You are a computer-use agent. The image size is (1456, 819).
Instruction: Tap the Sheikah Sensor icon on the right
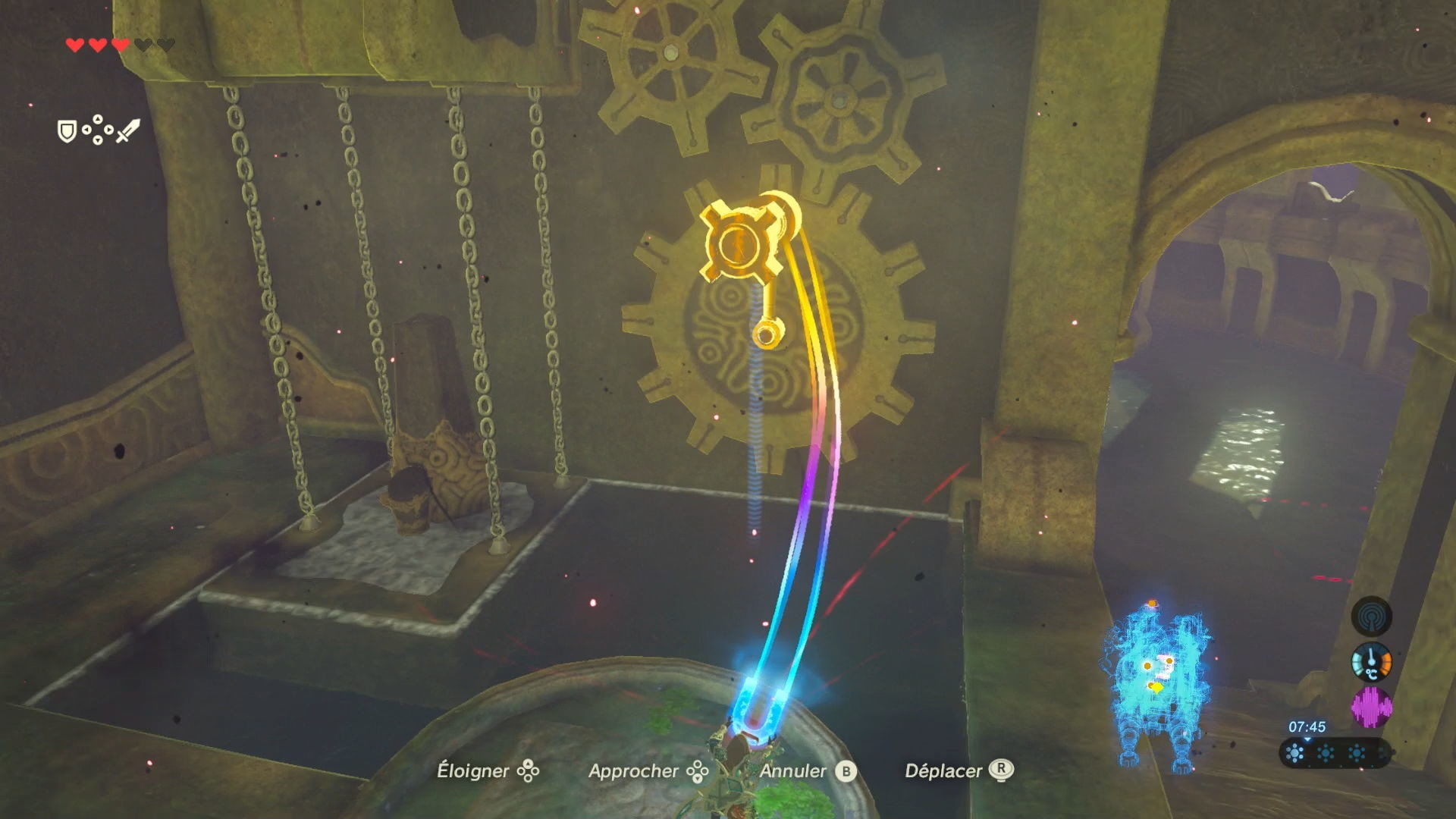(x=1371, y=616)
